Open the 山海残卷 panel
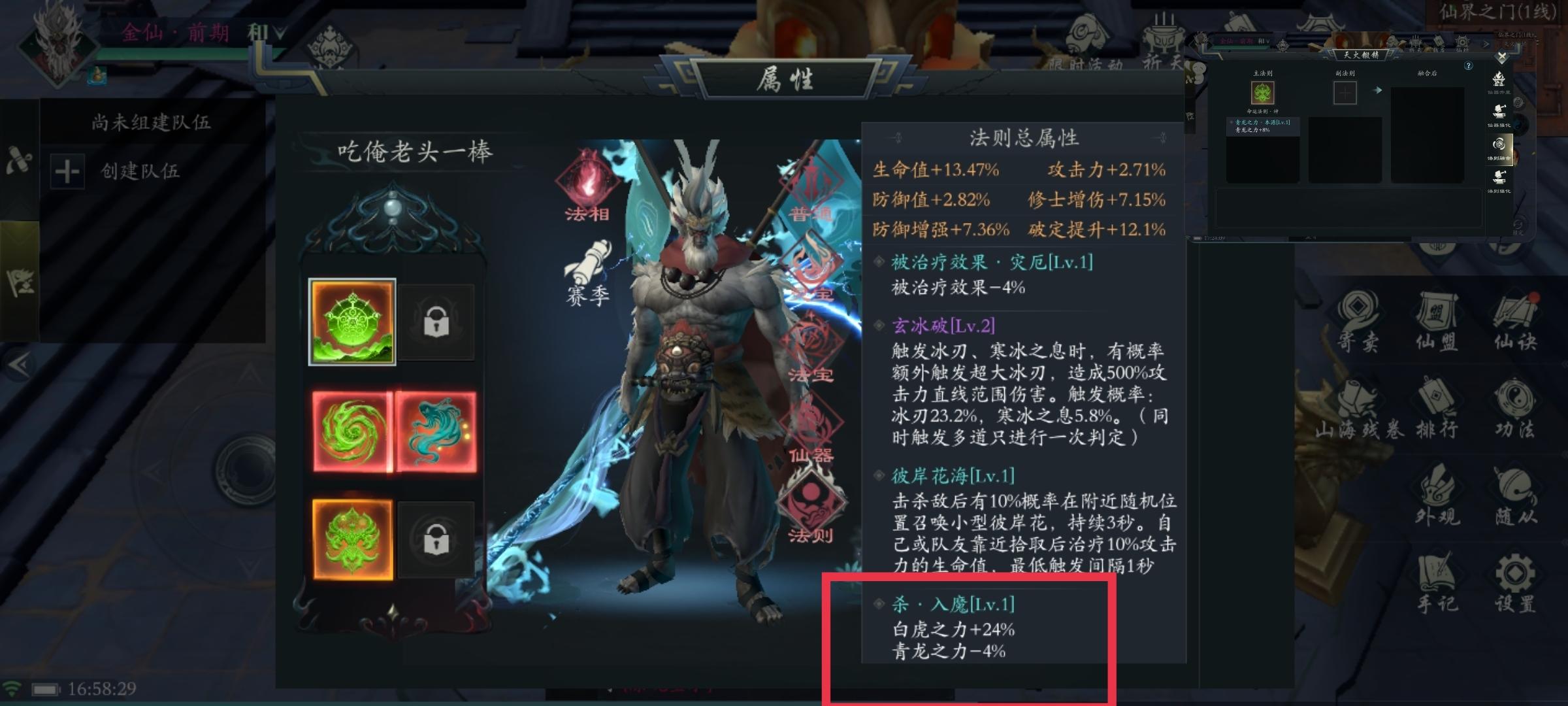 coord(1358,396)
